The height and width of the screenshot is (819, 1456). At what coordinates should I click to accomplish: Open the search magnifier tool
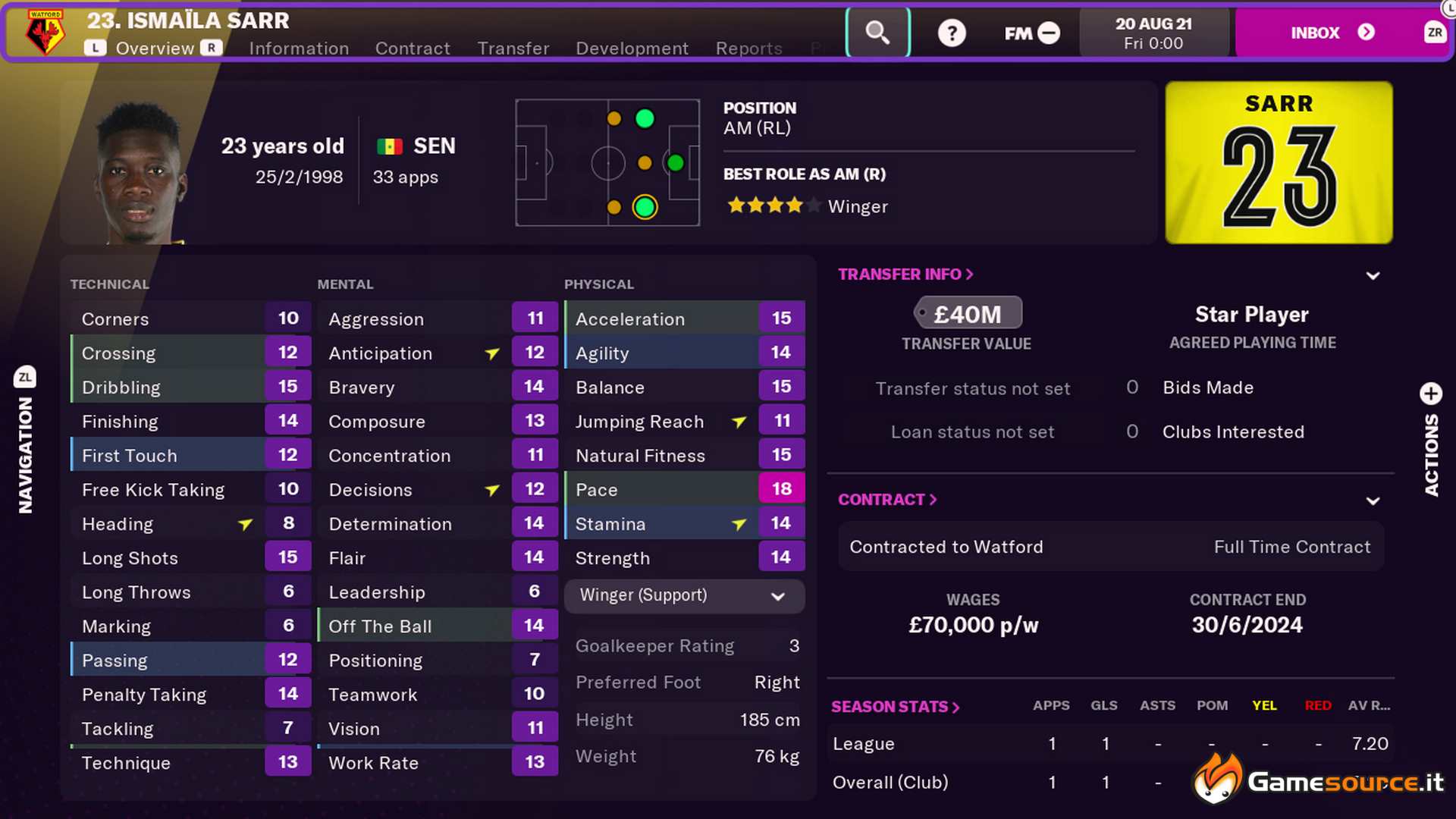(877, 33)
